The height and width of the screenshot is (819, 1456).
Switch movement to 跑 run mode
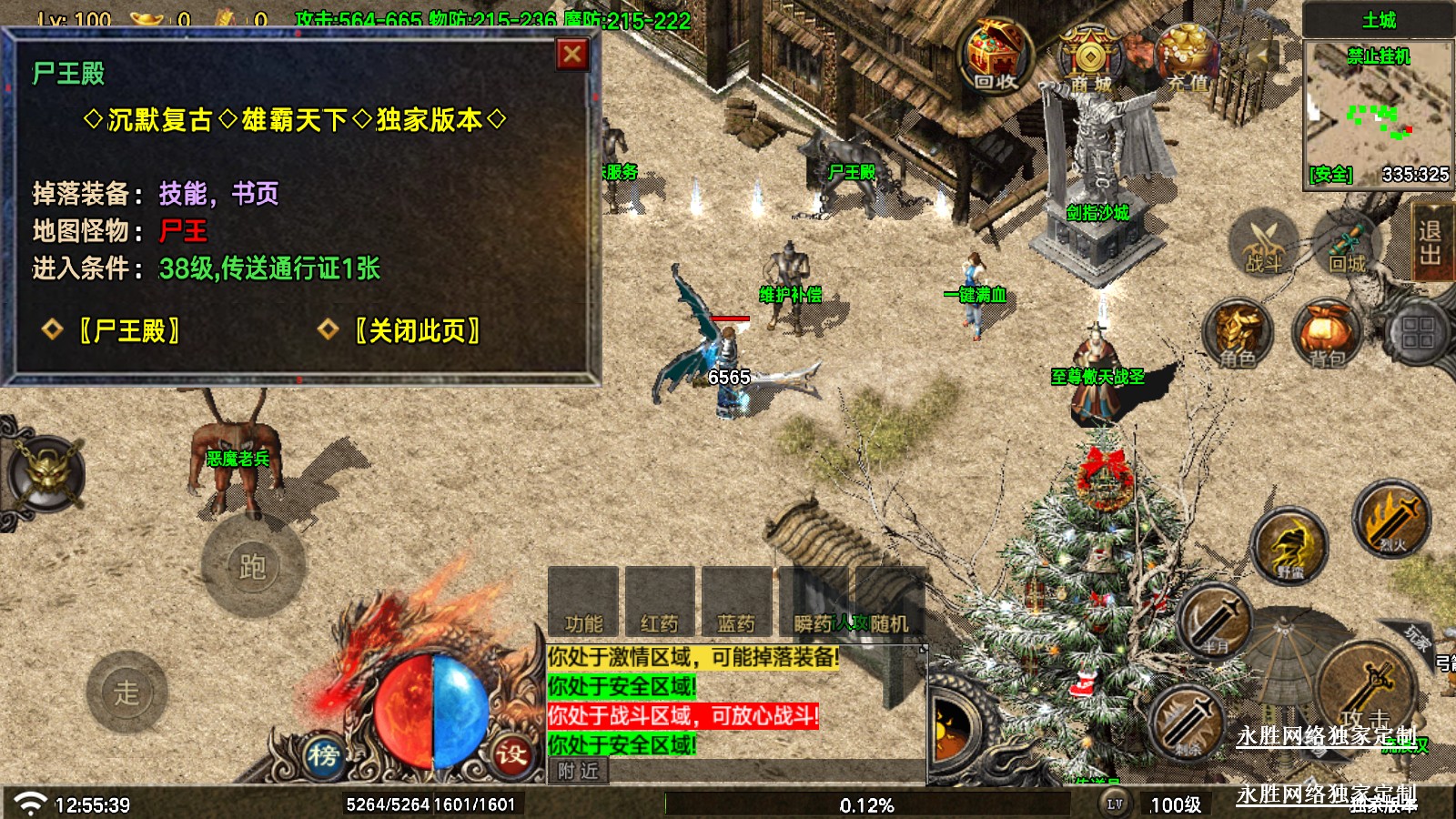252,567
